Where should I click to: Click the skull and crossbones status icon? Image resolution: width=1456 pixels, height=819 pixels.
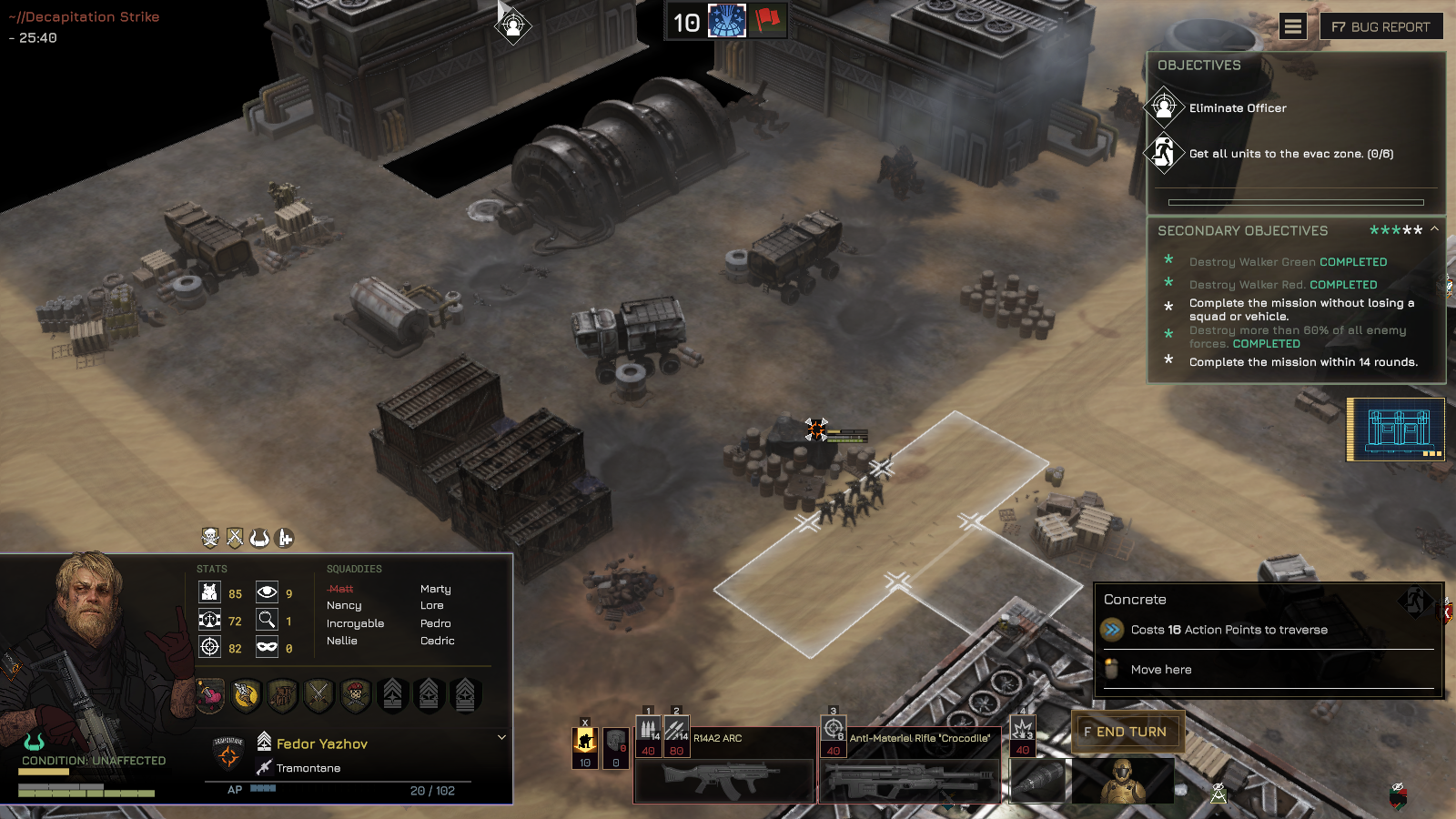pos(210,538)
